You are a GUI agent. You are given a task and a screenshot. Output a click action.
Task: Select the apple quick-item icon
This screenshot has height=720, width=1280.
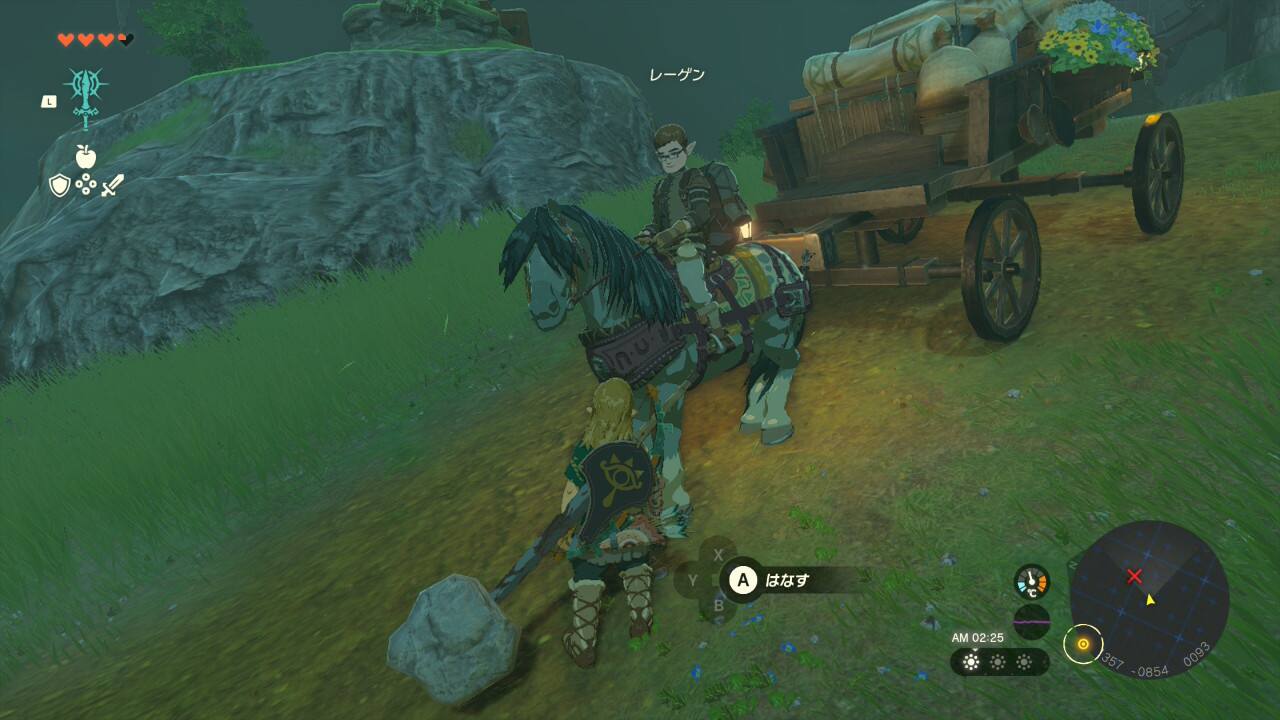point(85,156)
